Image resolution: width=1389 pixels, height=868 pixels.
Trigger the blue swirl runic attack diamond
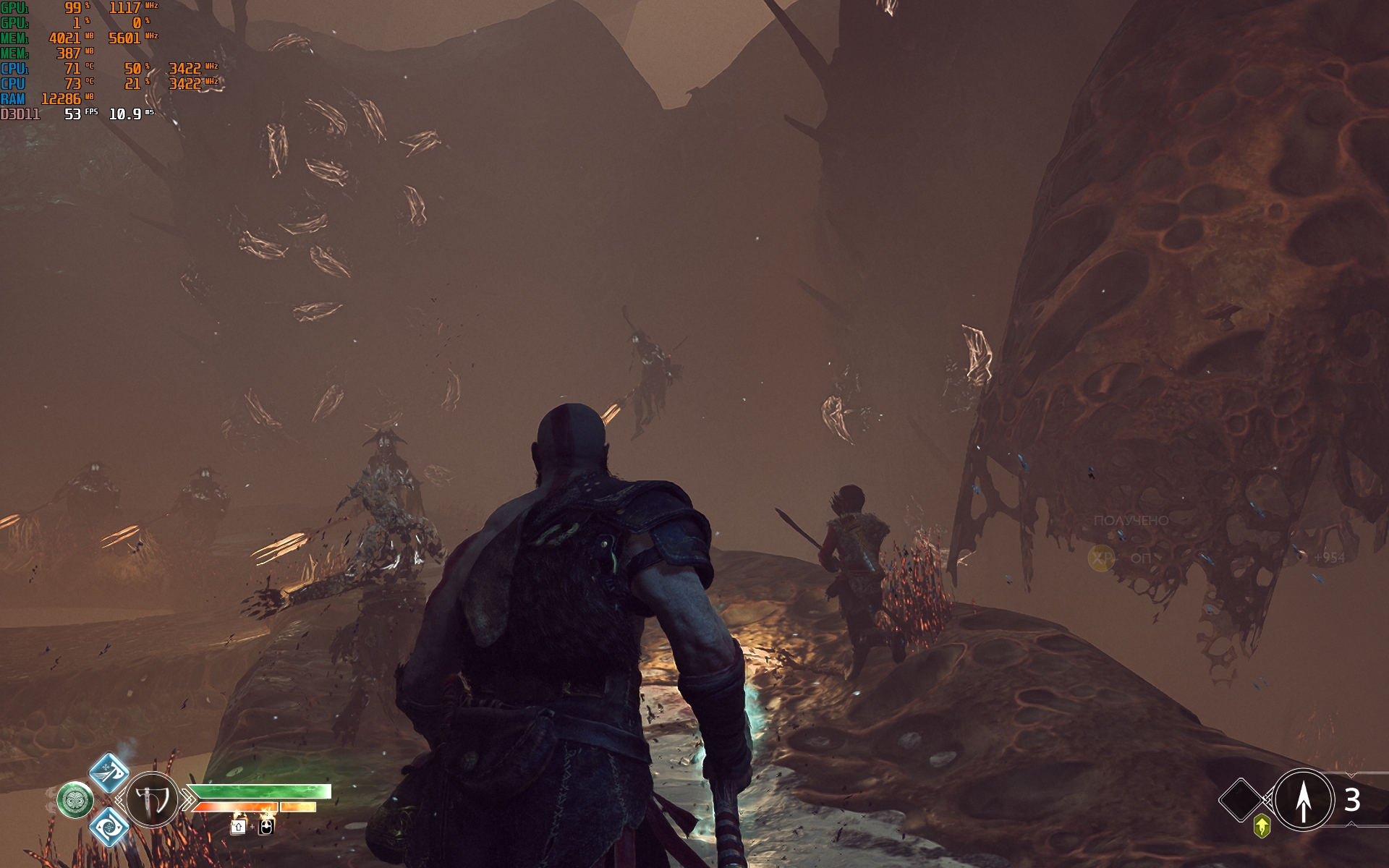[x=109, y=826]
